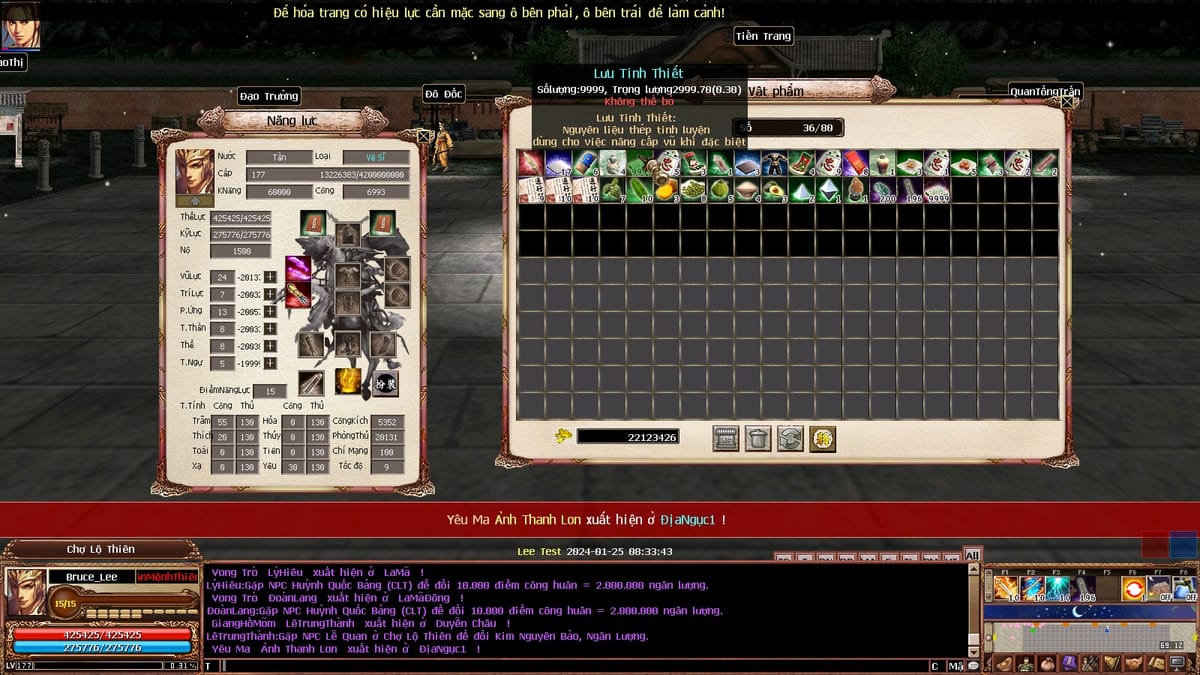The image size is (1200, 675).
Task: Activate the F6 red swap arrows skill
Action: click(x=1133, y=588)
